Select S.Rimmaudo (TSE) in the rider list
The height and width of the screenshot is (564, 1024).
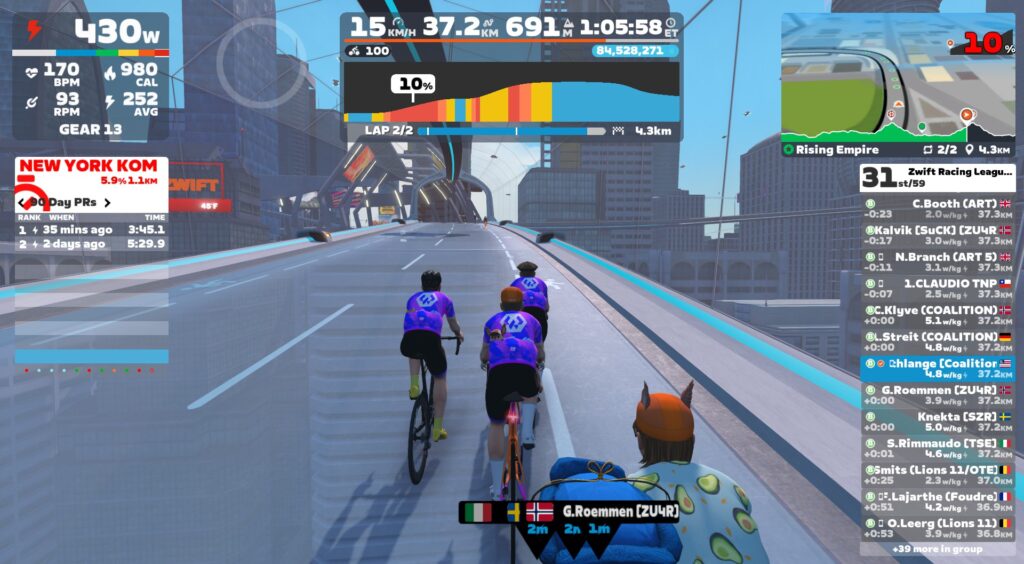tap(937, 449)
